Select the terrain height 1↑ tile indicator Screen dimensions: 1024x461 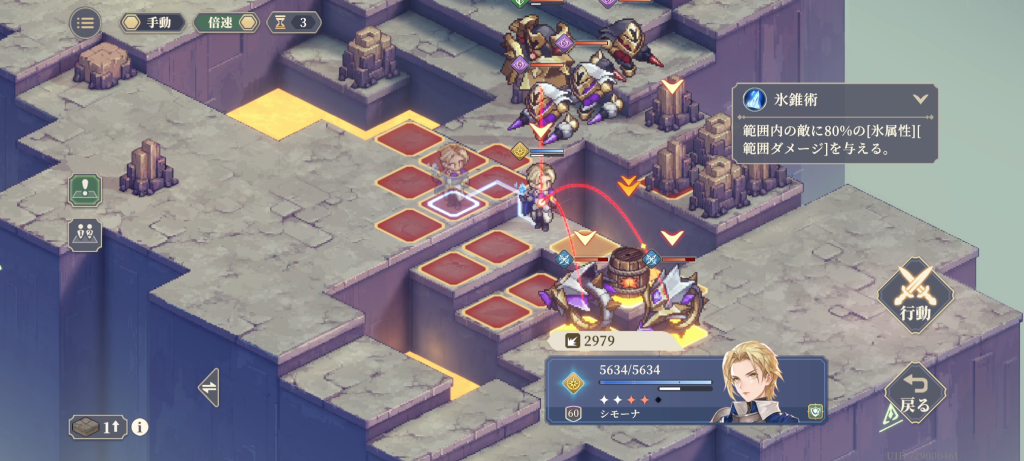click(x=98, y=427)
